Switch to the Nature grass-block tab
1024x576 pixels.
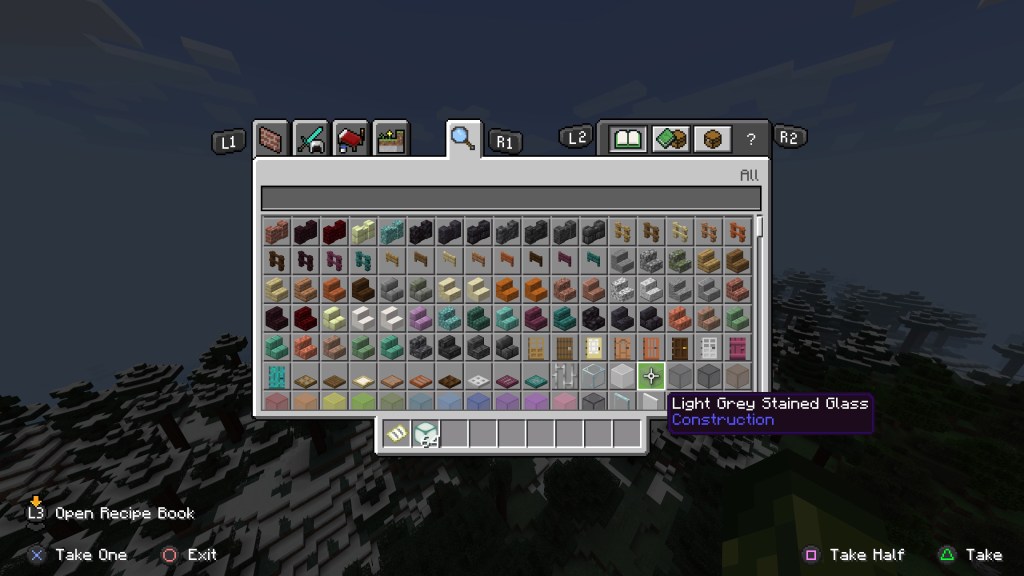click(390, 139)
